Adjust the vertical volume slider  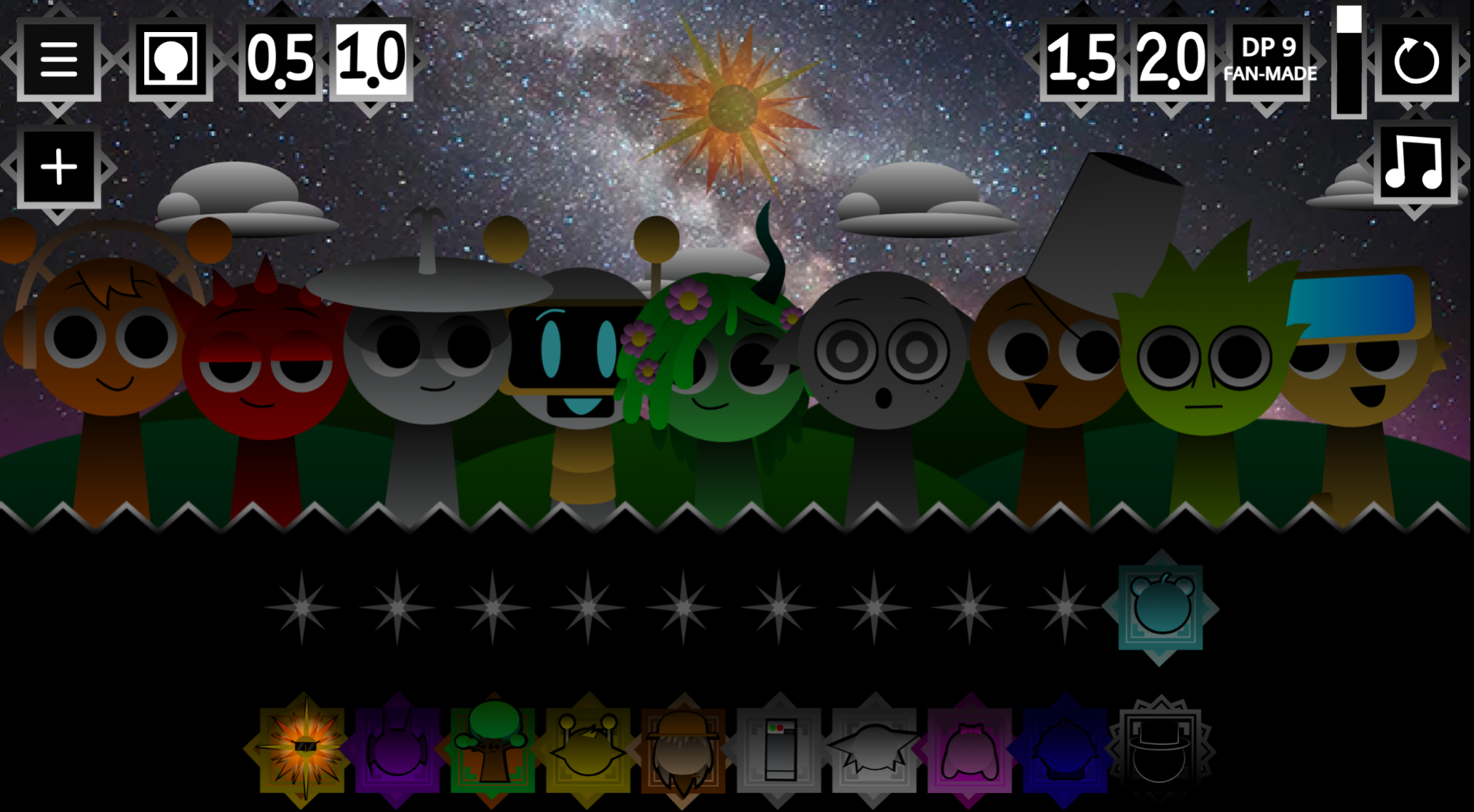coord(1348,62)
